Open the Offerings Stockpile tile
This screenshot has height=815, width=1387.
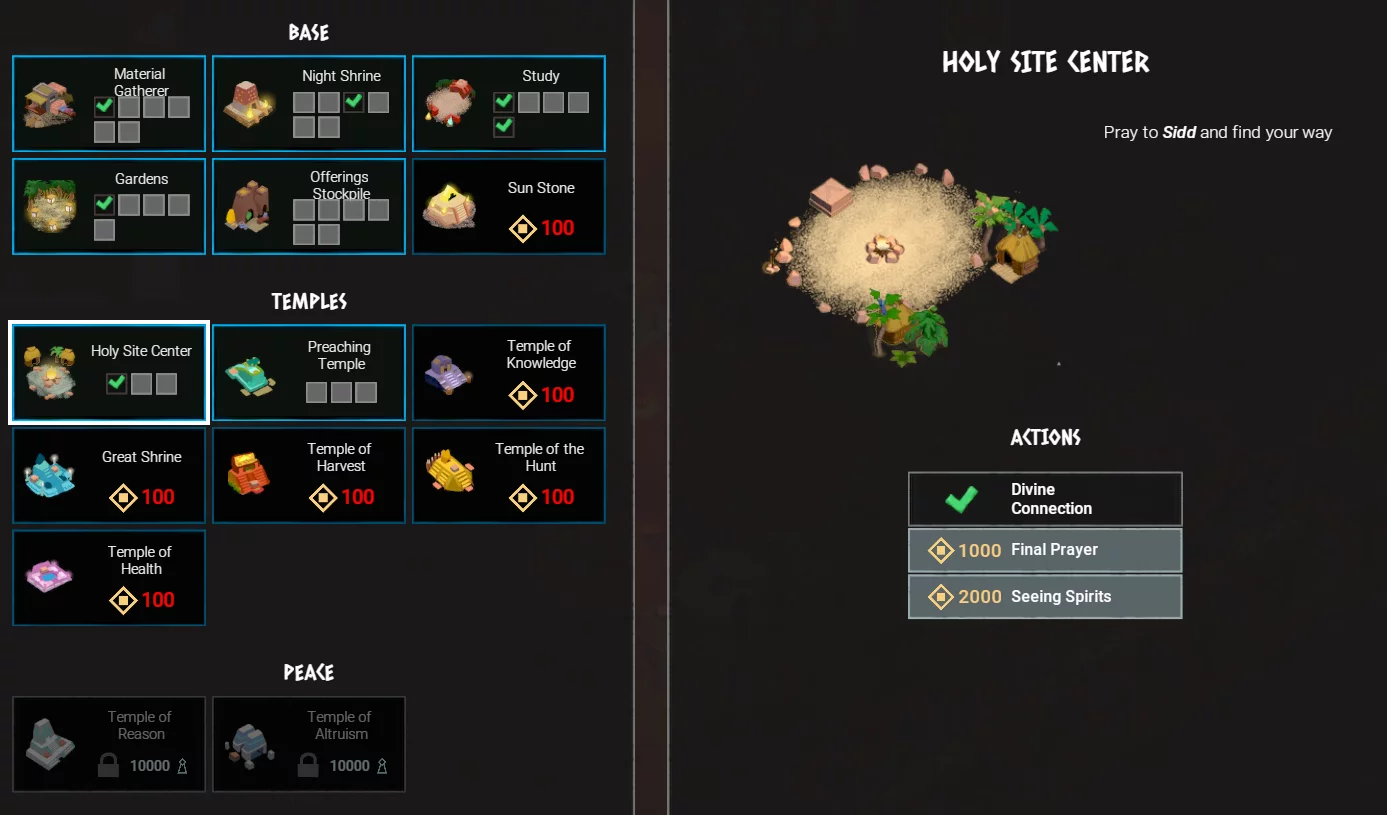(x=309, y=206)
